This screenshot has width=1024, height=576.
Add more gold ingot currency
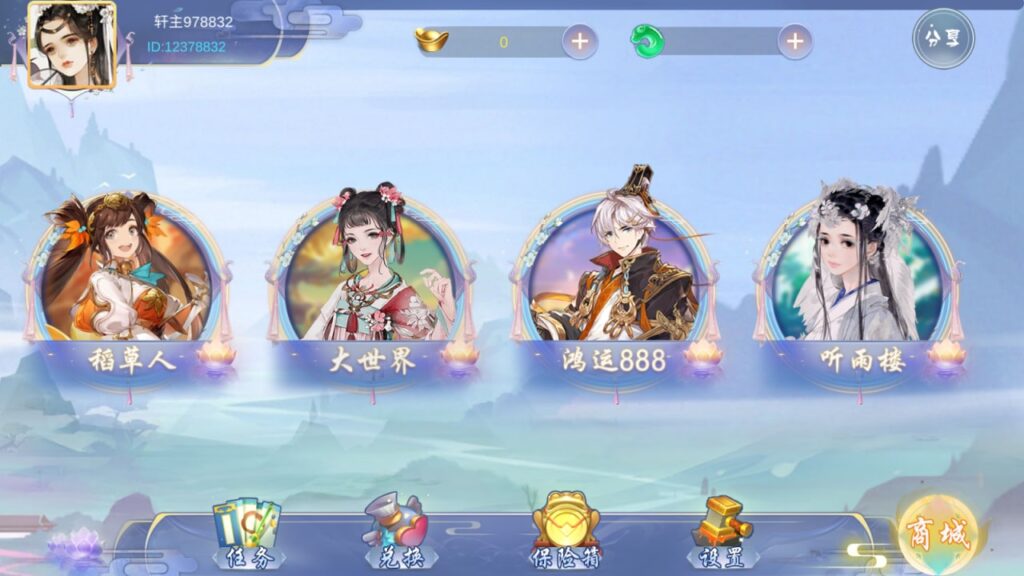(x=580, y=41)
